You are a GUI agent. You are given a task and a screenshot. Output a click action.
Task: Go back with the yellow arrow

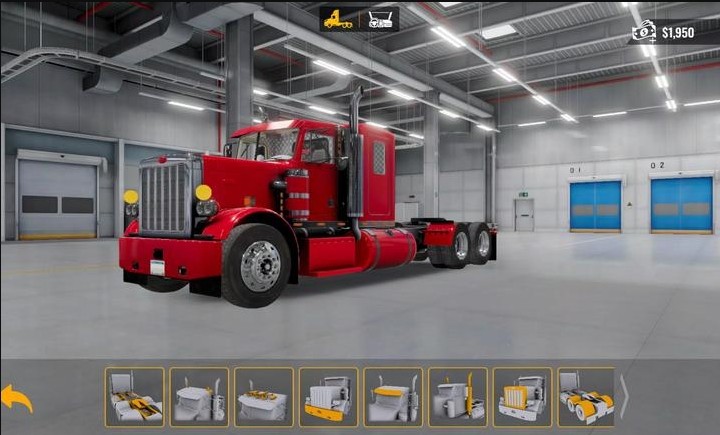[17, 398]
